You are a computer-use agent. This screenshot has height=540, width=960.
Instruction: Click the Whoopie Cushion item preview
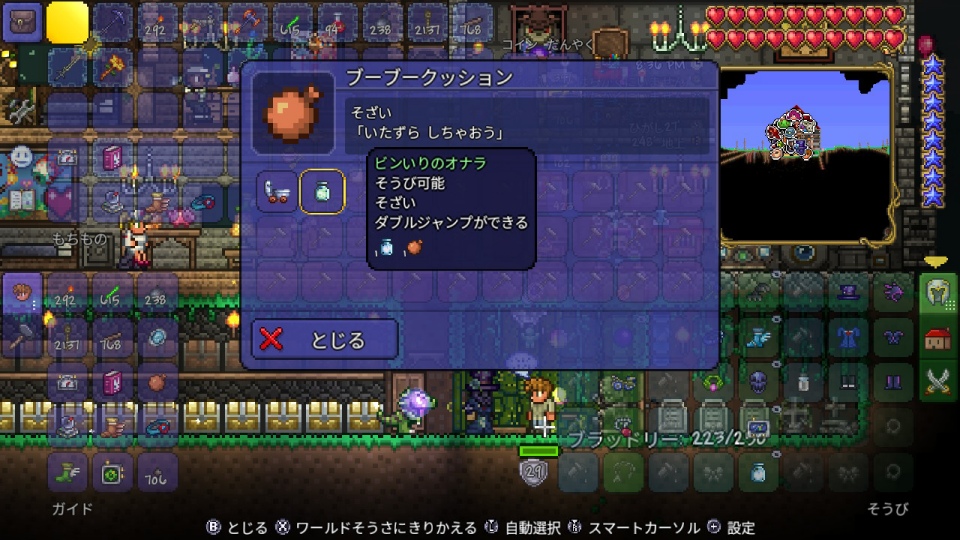coord(293,111)
